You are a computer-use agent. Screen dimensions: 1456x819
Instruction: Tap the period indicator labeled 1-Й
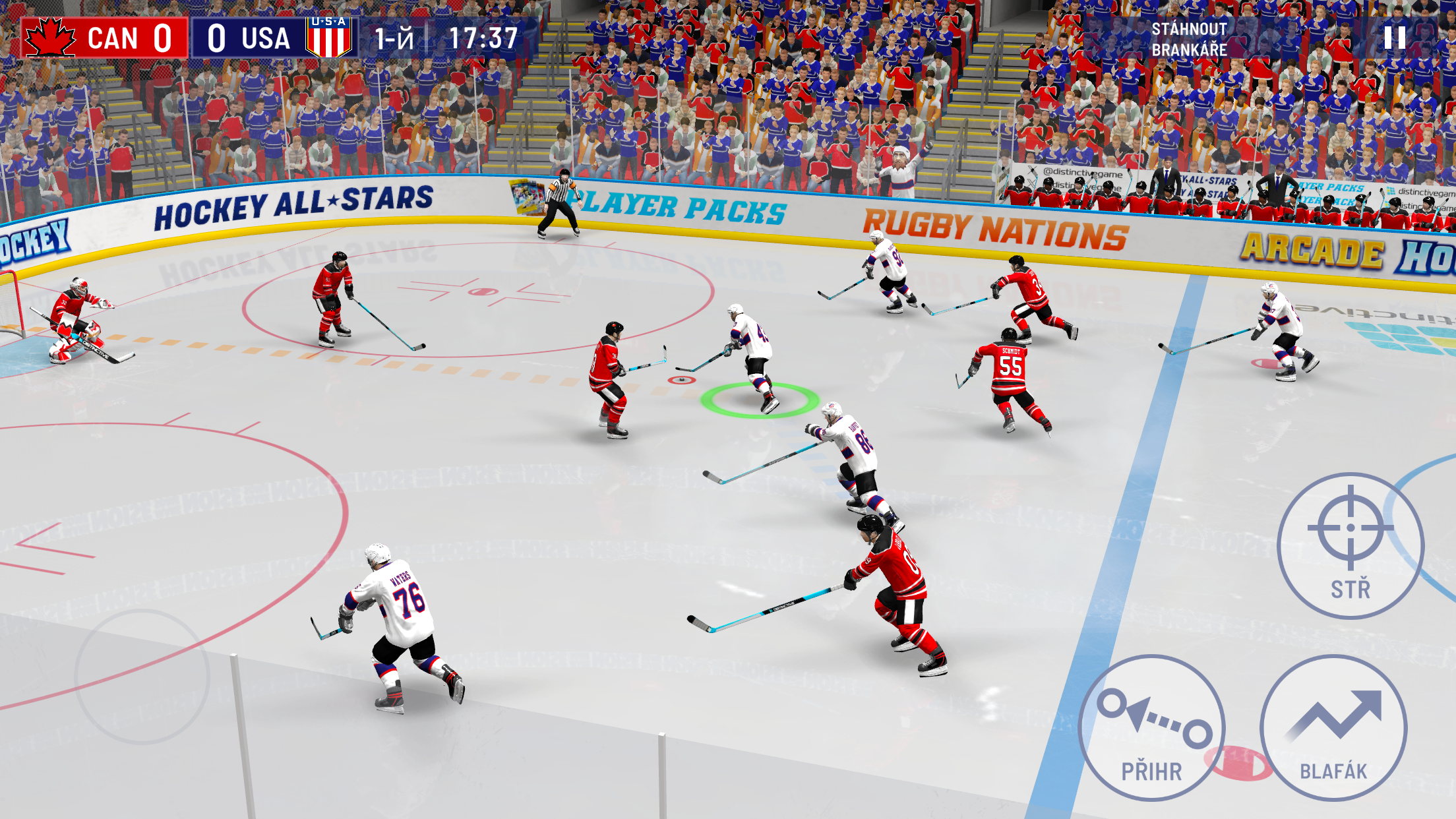coord(396,38)
